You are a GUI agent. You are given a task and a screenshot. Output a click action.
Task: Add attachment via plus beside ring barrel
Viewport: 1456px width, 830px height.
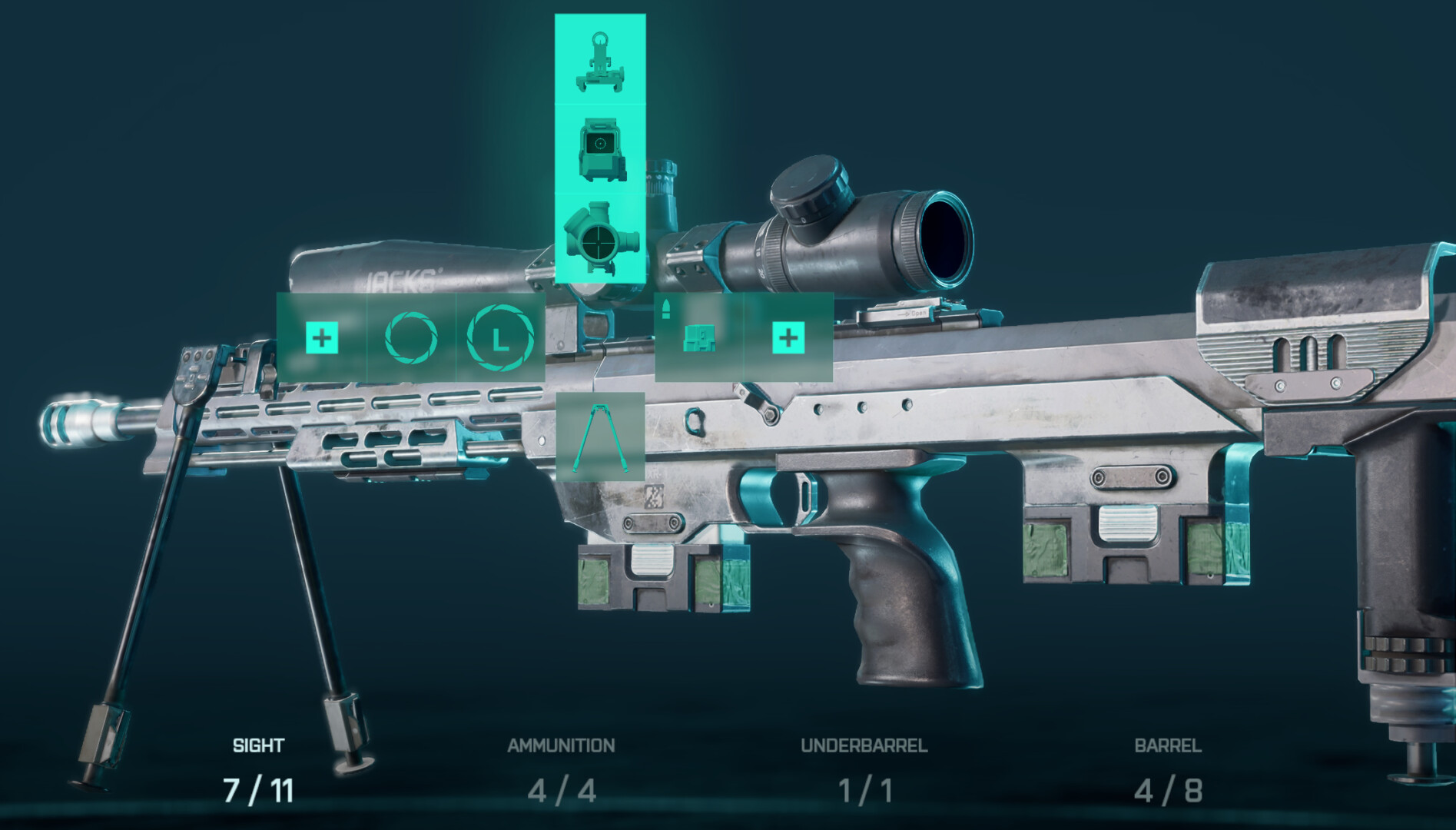click(321, 337)
